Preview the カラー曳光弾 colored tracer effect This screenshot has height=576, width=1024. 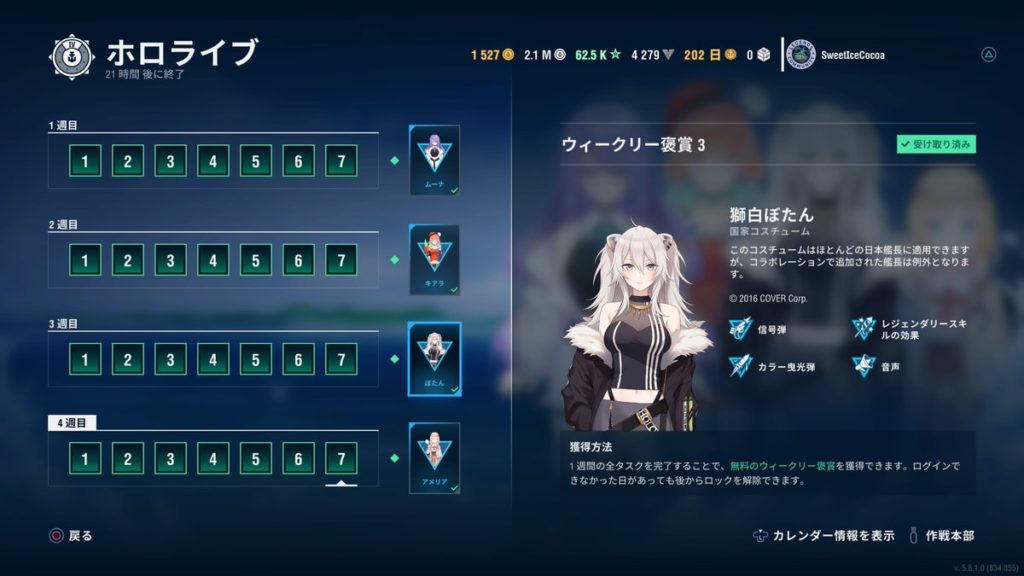pos(741,367)
